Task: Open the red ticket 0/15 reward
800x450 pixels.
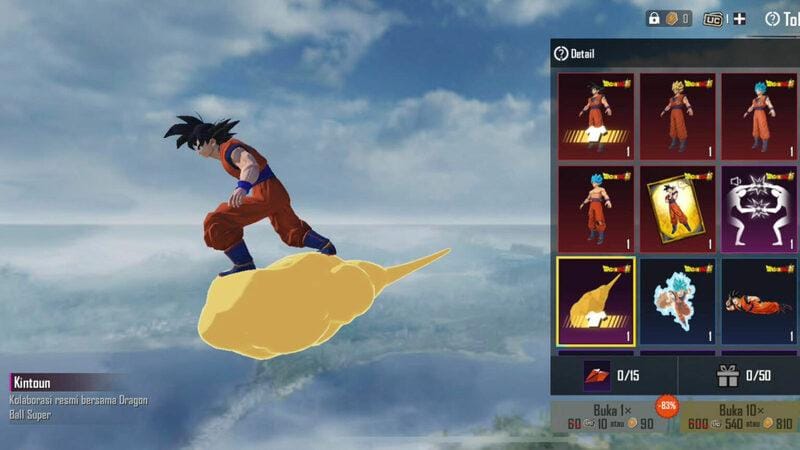Action: [613, 376]
